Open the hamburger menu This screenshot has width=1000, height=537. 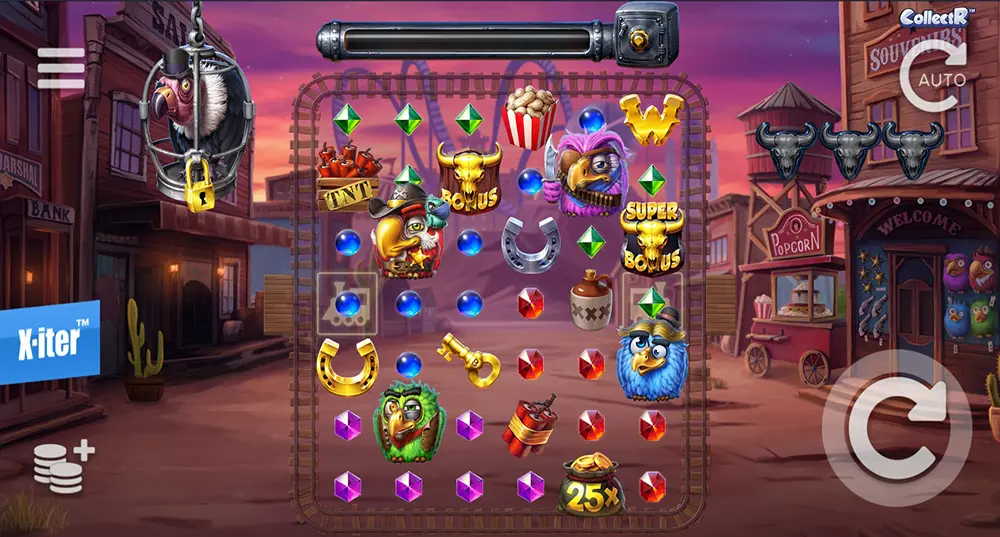(61, 69)
